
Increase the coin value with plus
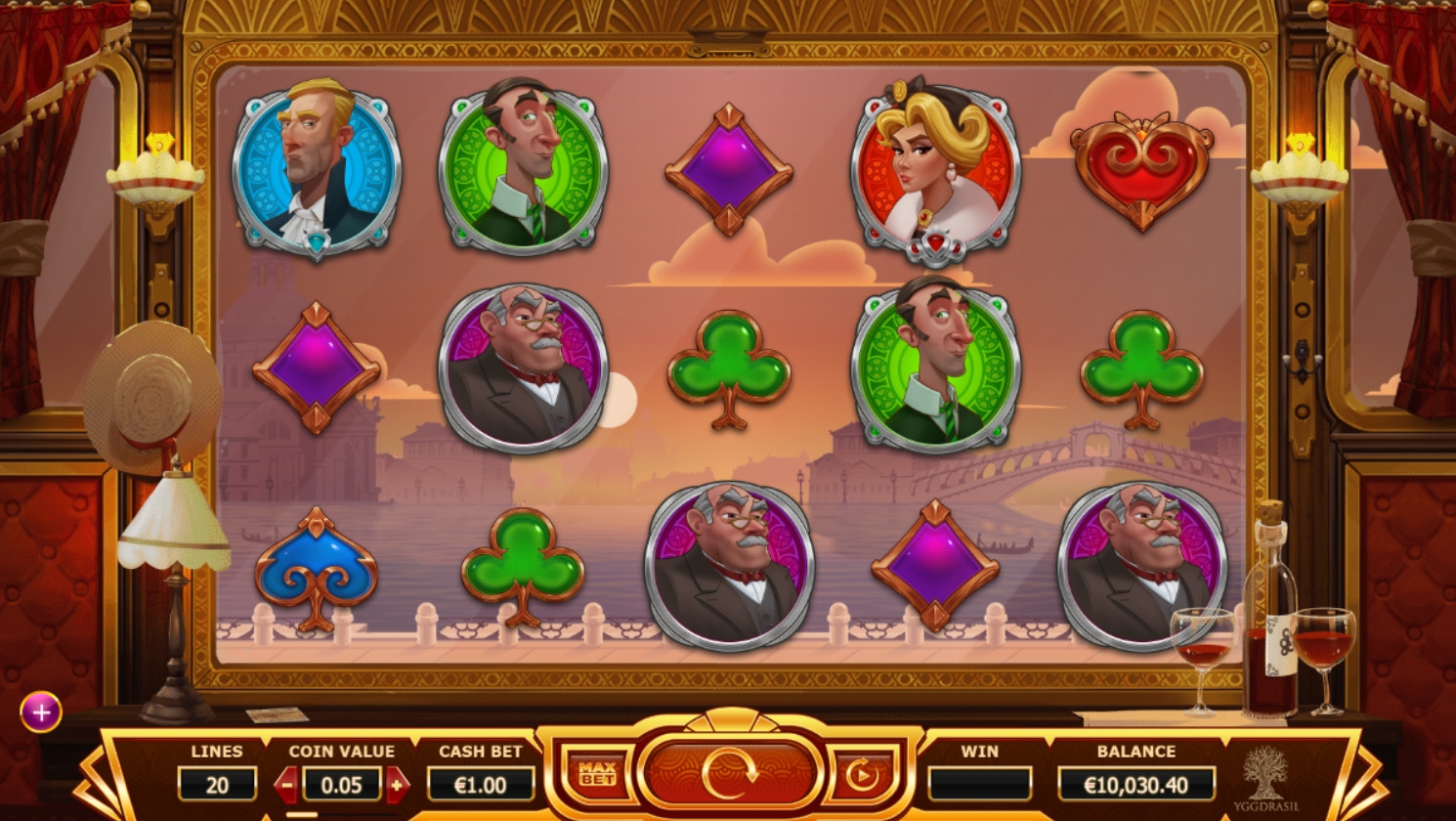[397, 784]
